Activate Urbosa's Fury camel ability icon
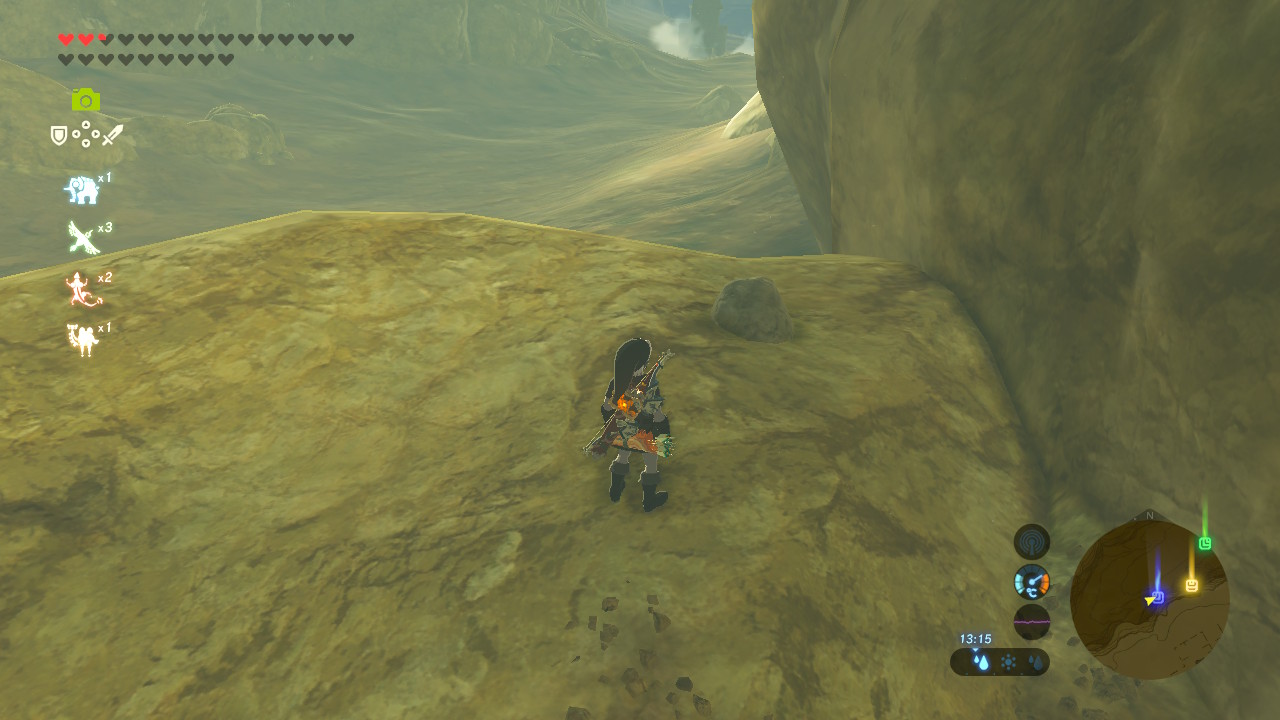Image resolution: width=1280 pixels, height=720 pixels. [82, 339]
